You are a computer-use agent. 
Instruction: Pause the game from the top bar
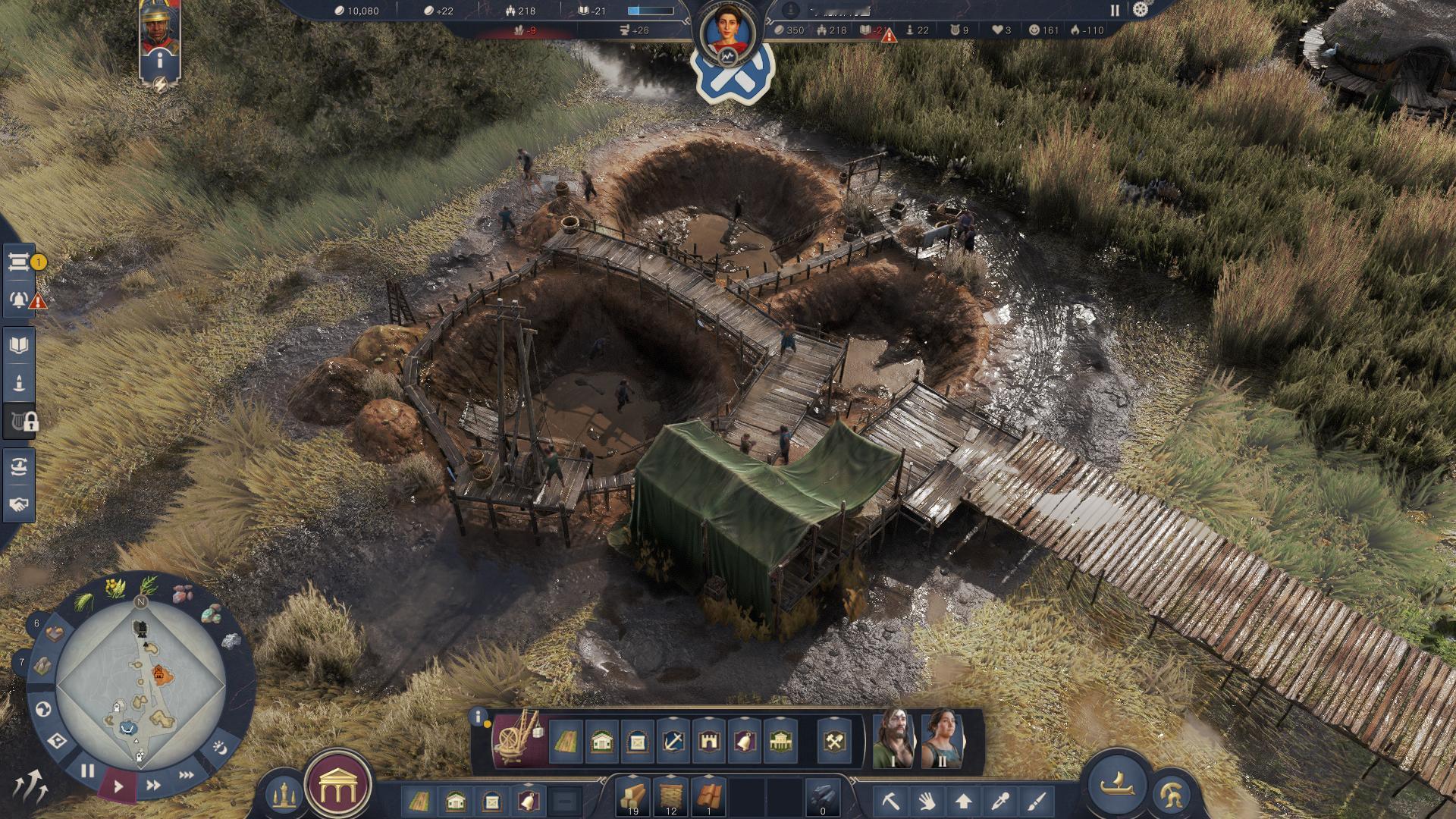pos(1115,10)
